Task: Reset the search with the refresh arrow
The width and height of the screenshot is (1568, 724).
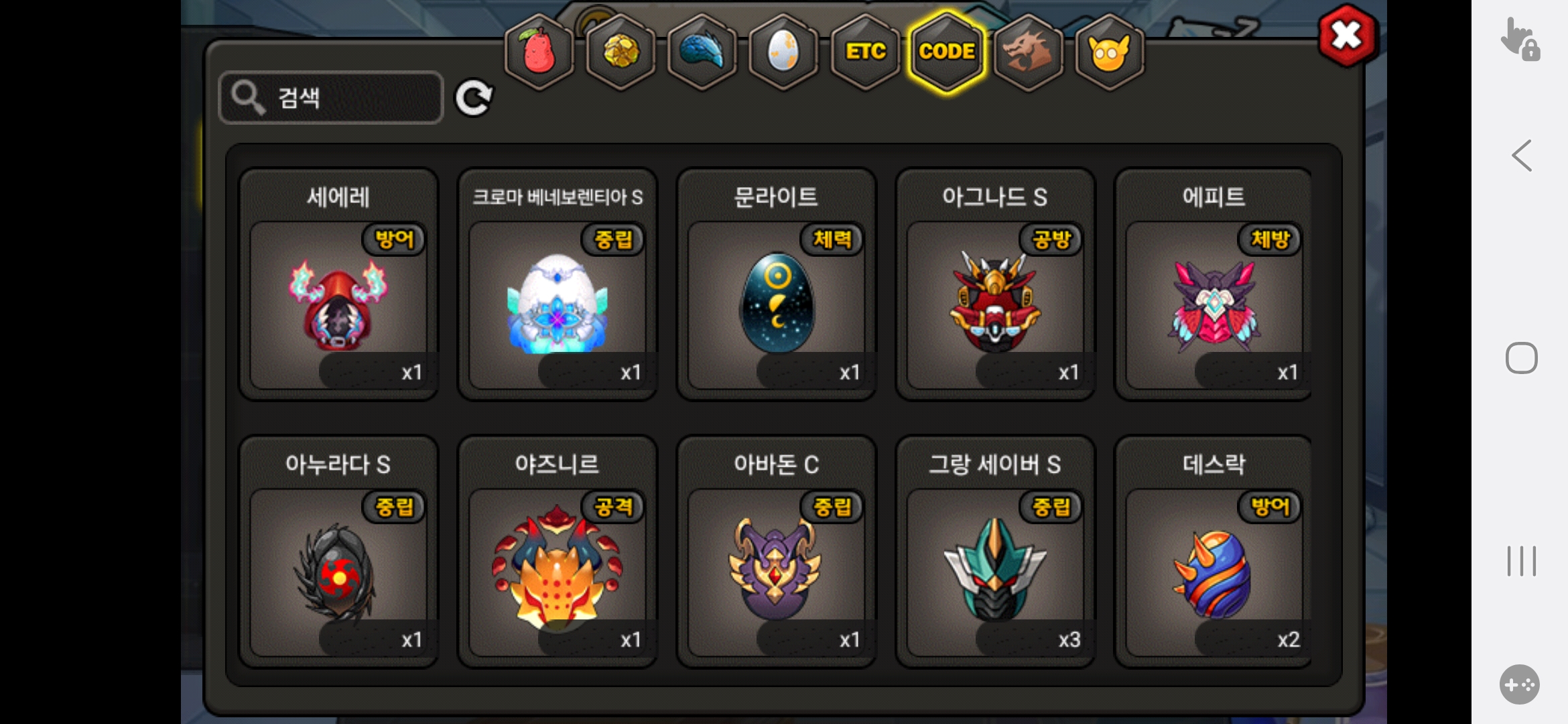Action: pos(474,99)
